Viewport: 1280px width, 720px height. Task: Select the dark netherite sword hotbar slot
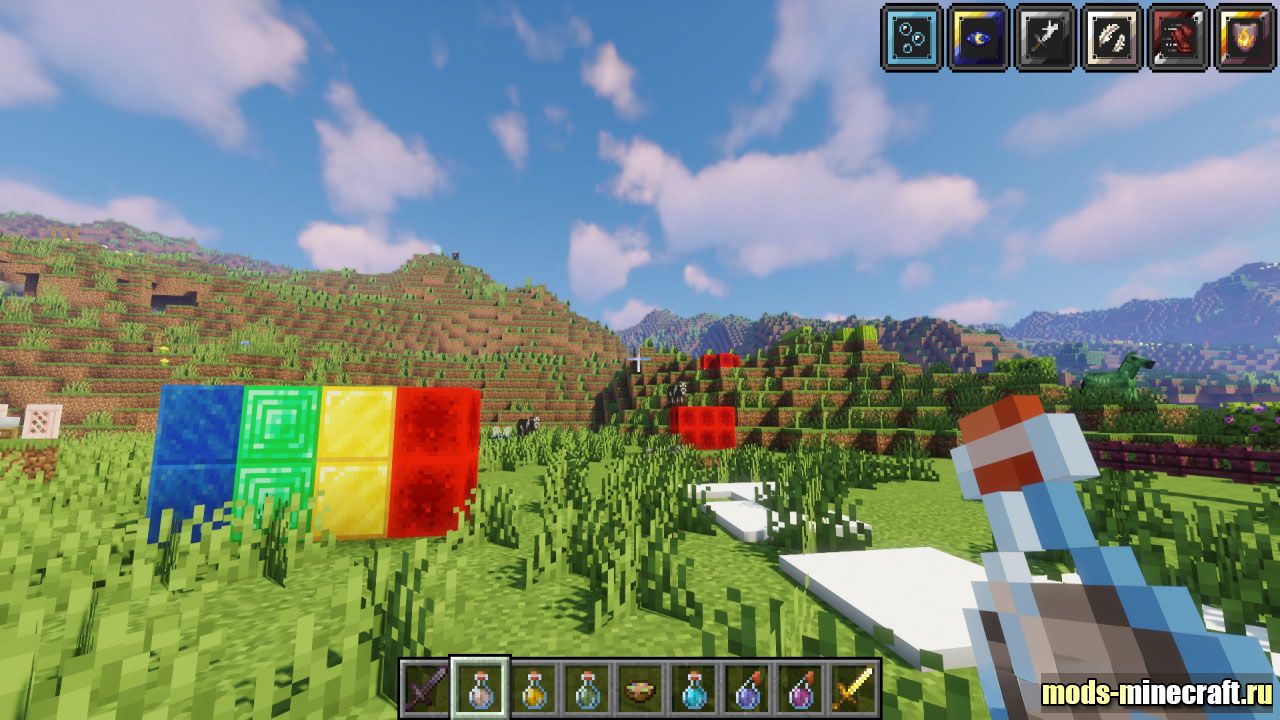click(426, 688)
